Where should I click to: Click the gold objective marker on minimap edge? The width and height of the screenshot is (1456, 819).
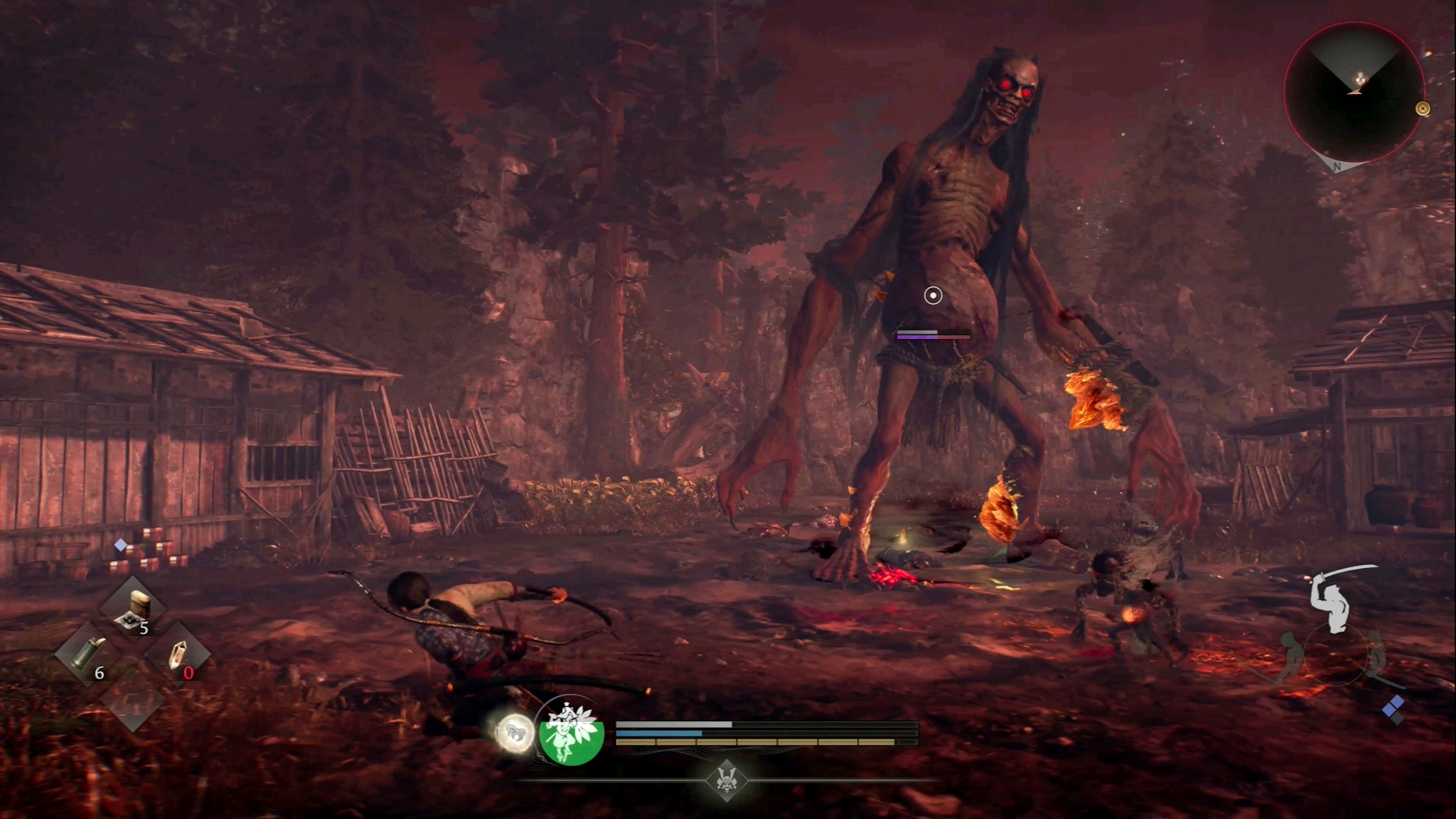(x=1423, y=109)
